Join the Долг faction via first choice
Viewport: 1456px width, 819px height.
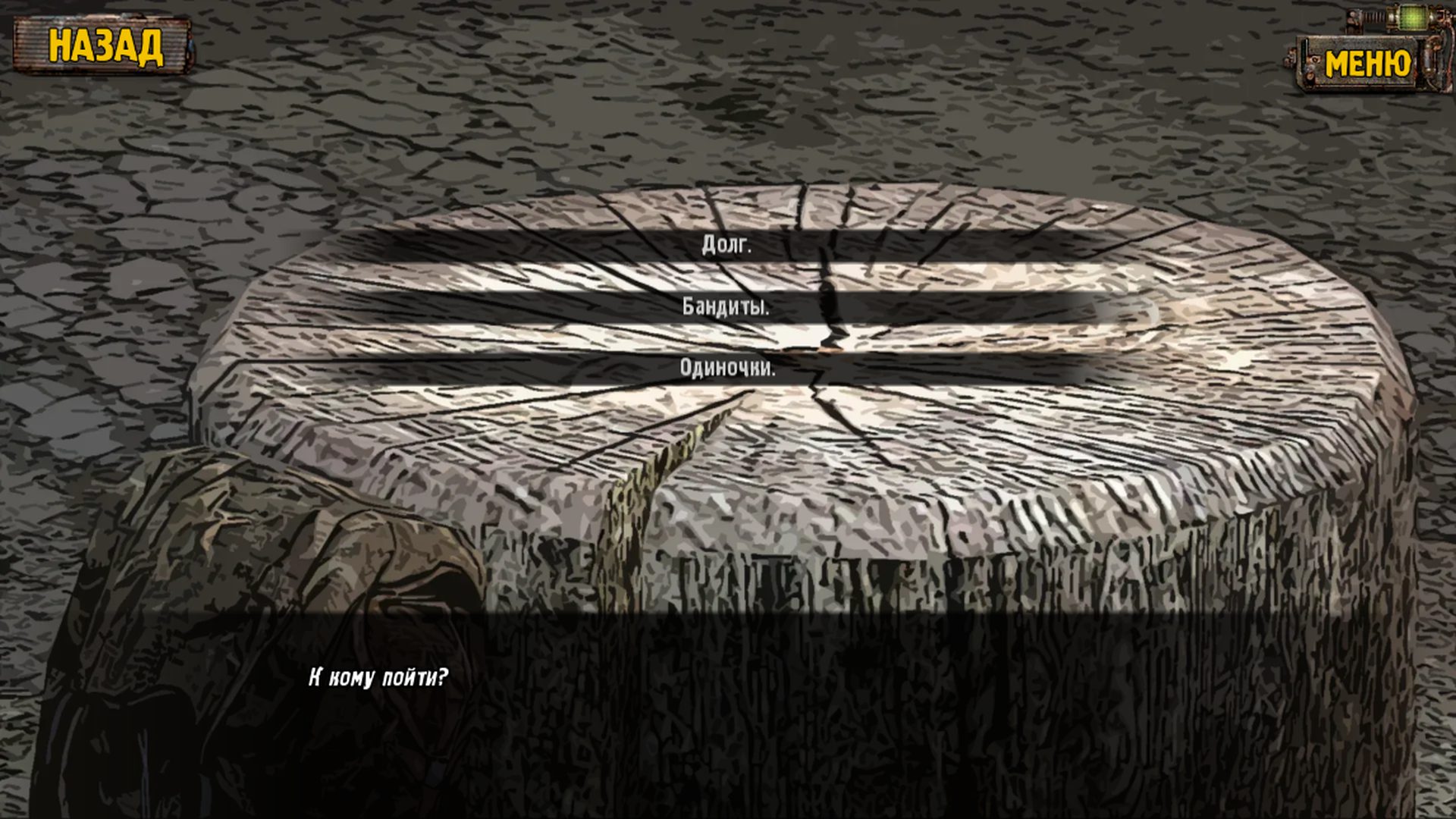(x=726, y=245)
